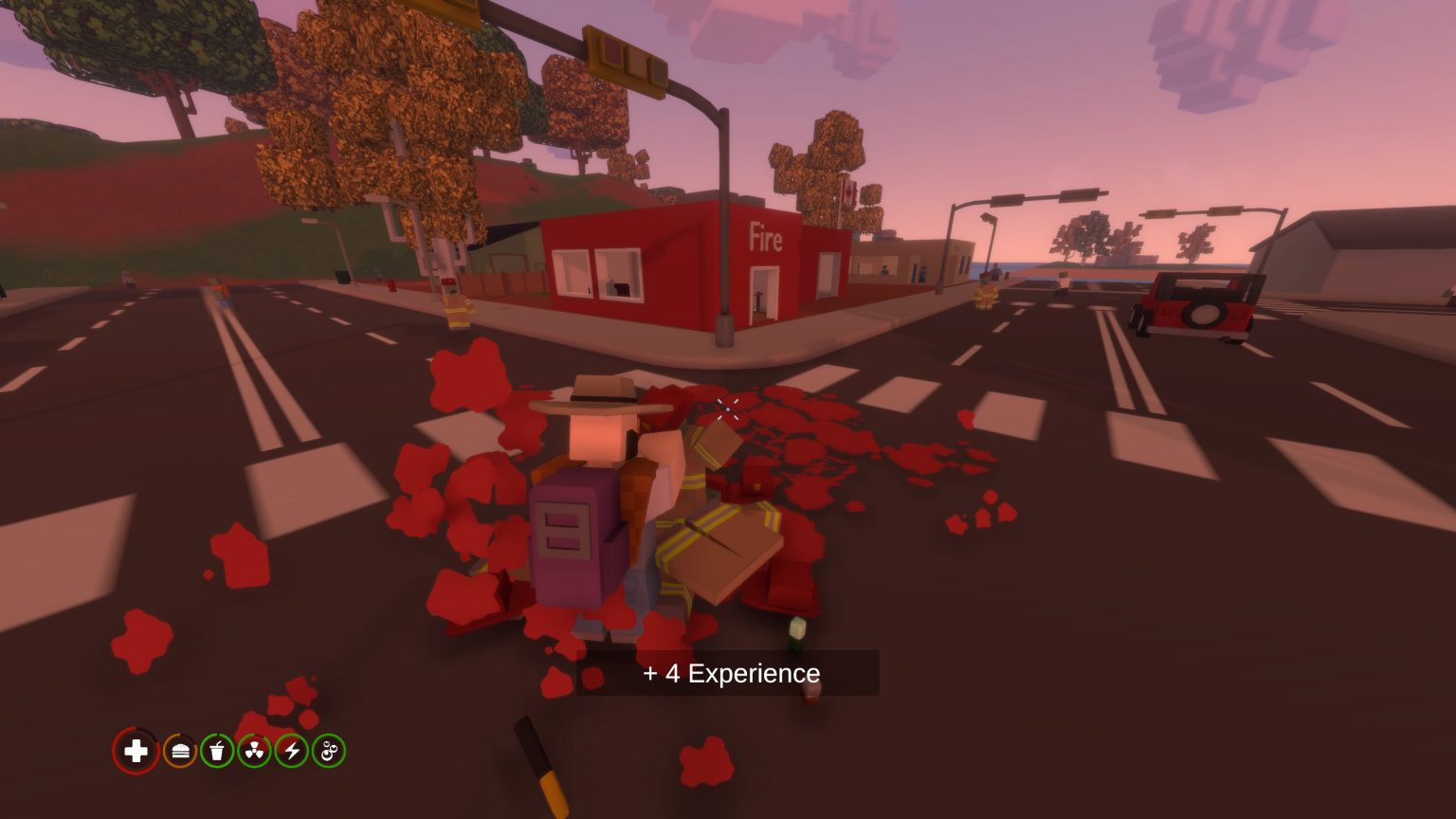The image size is (1456, 819).
Task: Select the red jeep parked on the right
Action: coord(1199,303)
